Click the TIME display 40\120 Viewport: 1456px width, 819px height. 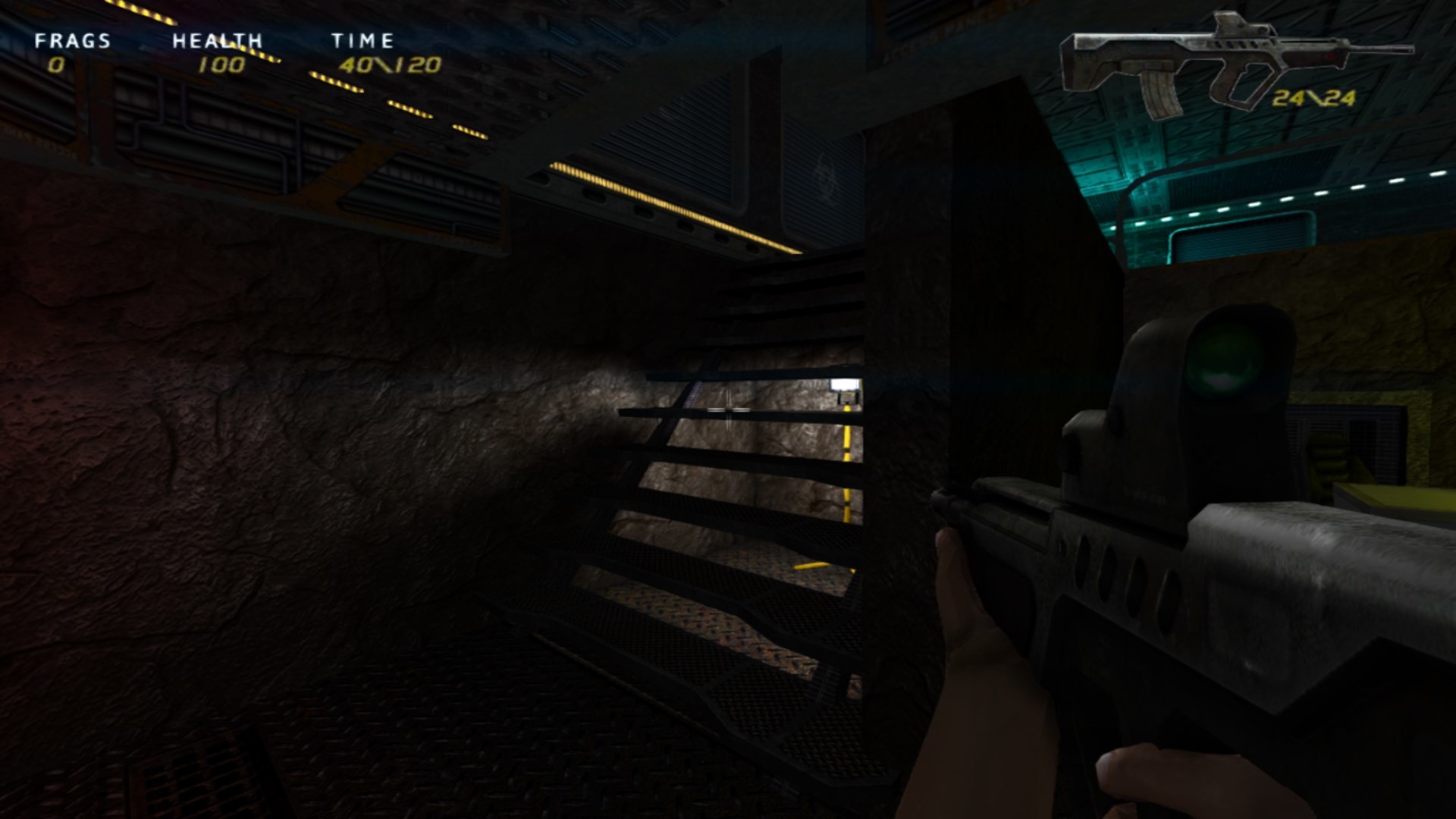coord(391,67)
